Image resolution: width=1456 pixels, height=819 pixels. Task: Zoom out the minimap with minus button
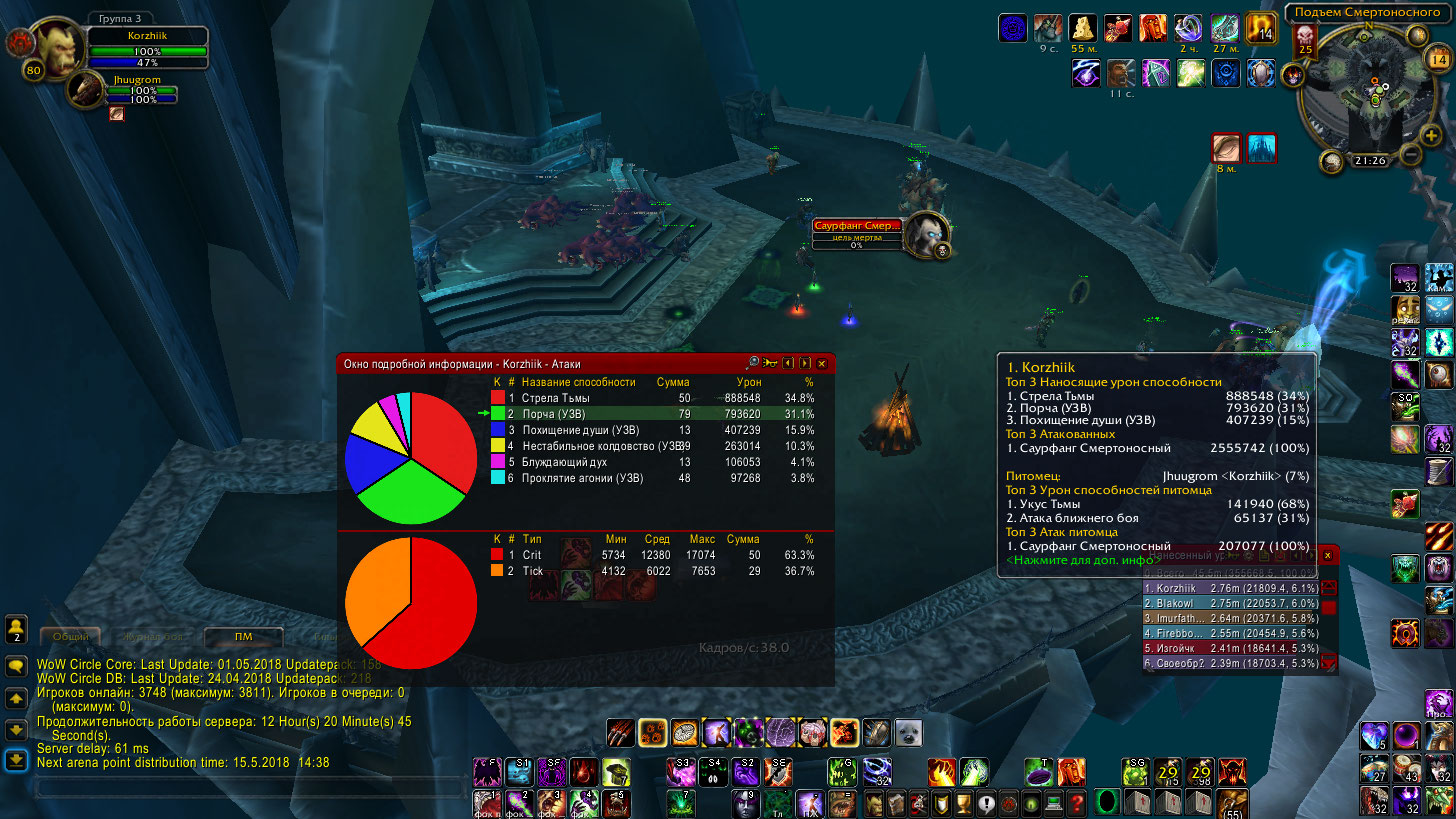[1409, 155]
